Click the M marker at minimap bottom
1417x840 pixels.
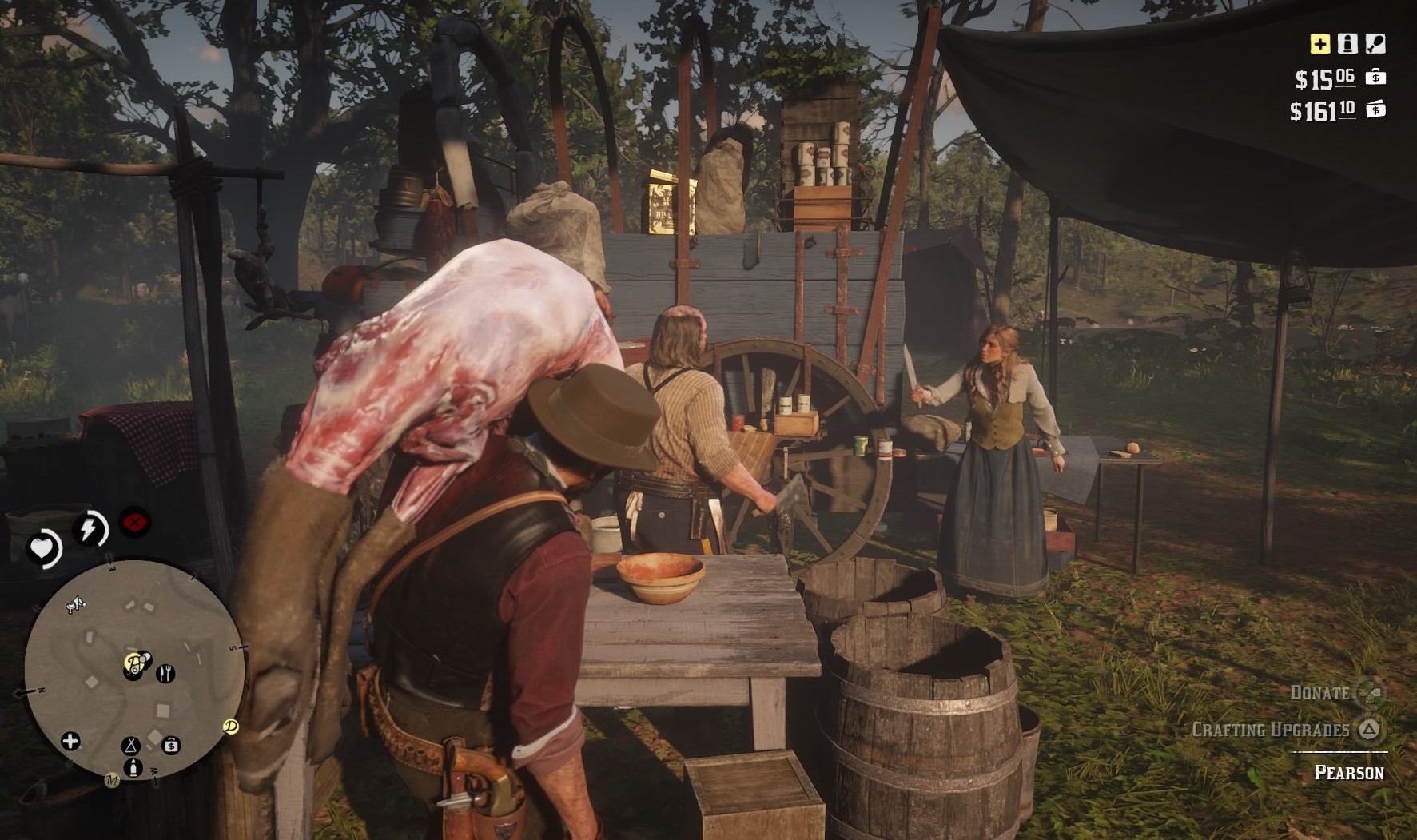112,780
